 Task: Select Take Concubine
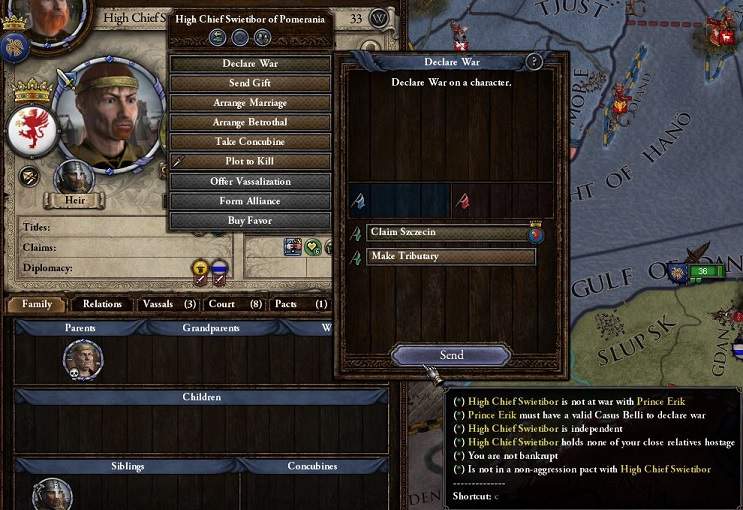point(250,142)
